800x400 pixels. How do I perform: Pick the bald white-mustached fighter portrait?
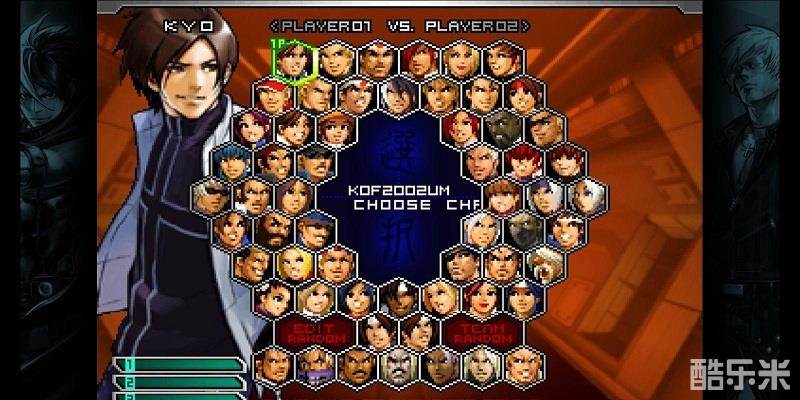coord(397,366)
